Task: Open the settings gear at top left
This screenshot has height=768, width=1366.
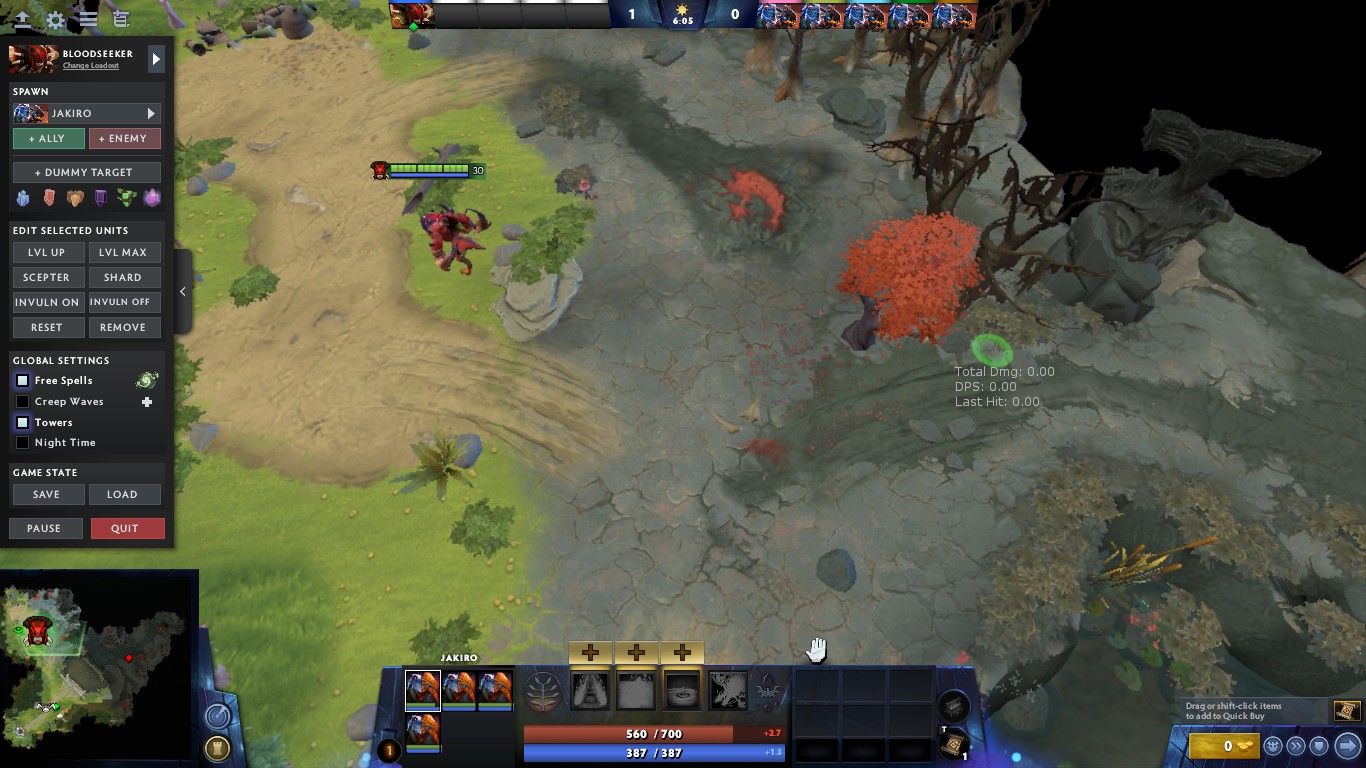Action: (x=55, y=17)
